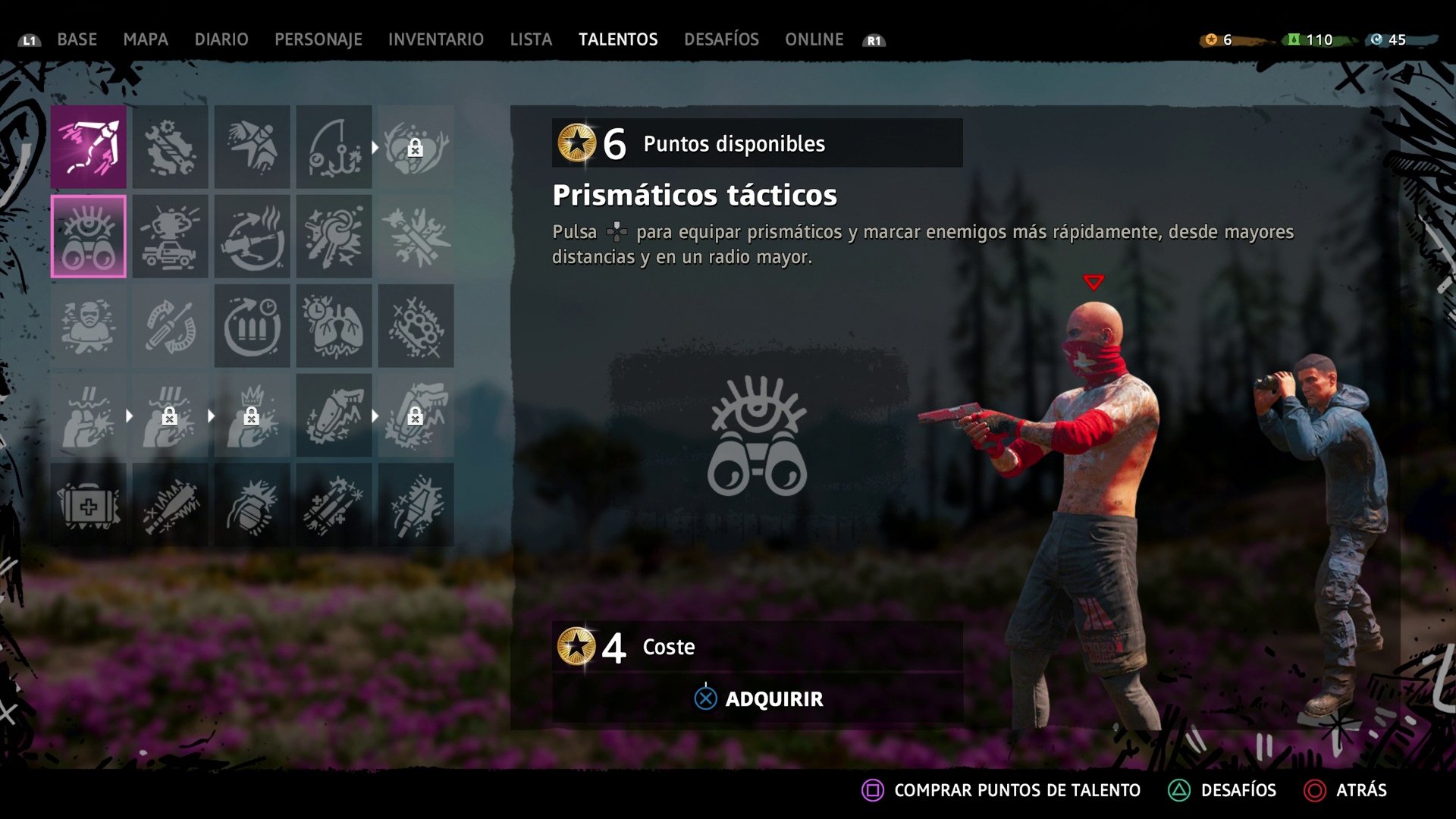The width and height of the screenshot is (1456, 819).
Task: Select the grenade talent icon
Action: click(x=253, y=504)
